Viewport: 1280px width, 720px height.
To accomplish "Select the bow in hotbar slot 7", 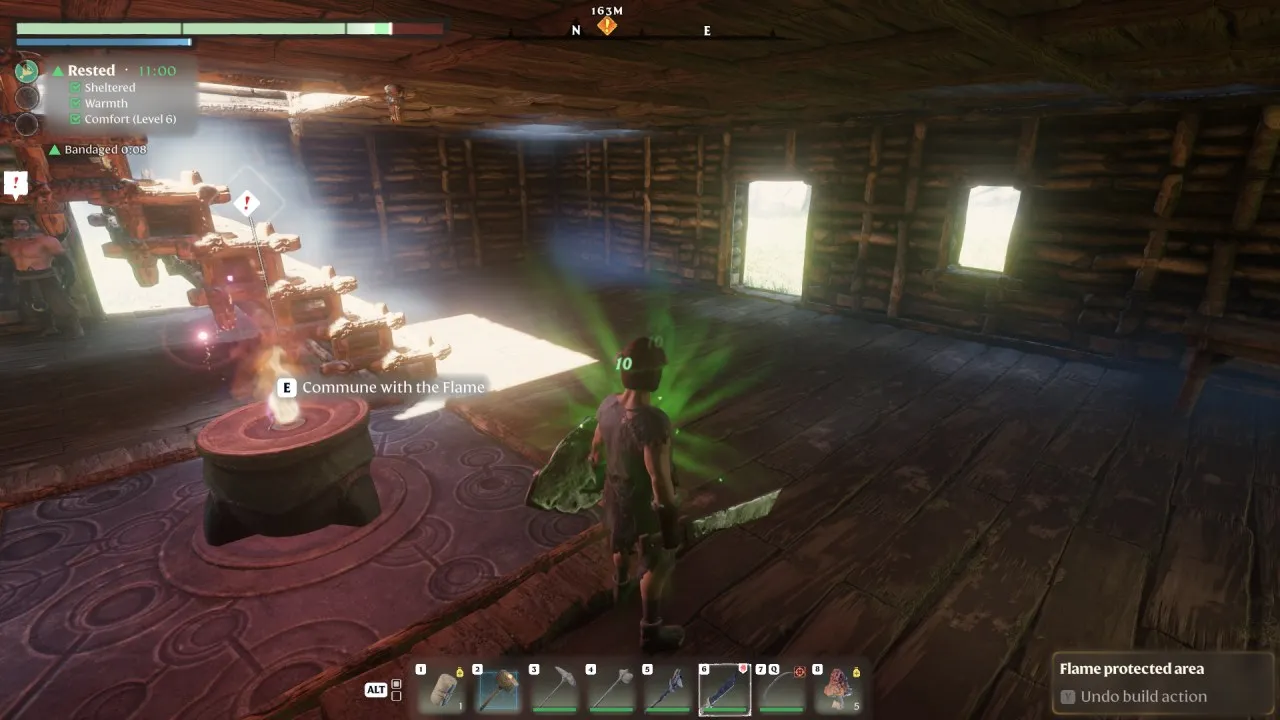I will pyautogui.click(x=781, y=689).
